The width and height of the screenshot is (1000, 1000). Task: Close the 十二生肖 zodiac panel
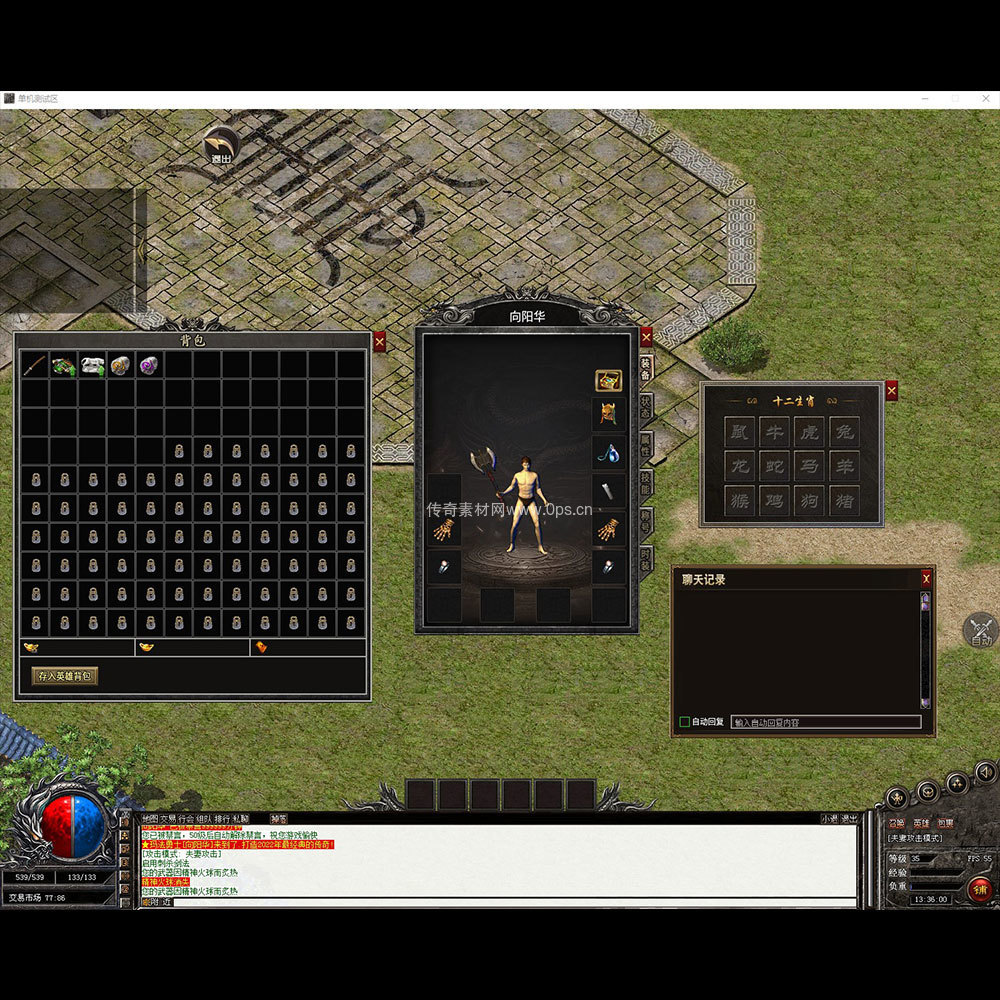891,391
